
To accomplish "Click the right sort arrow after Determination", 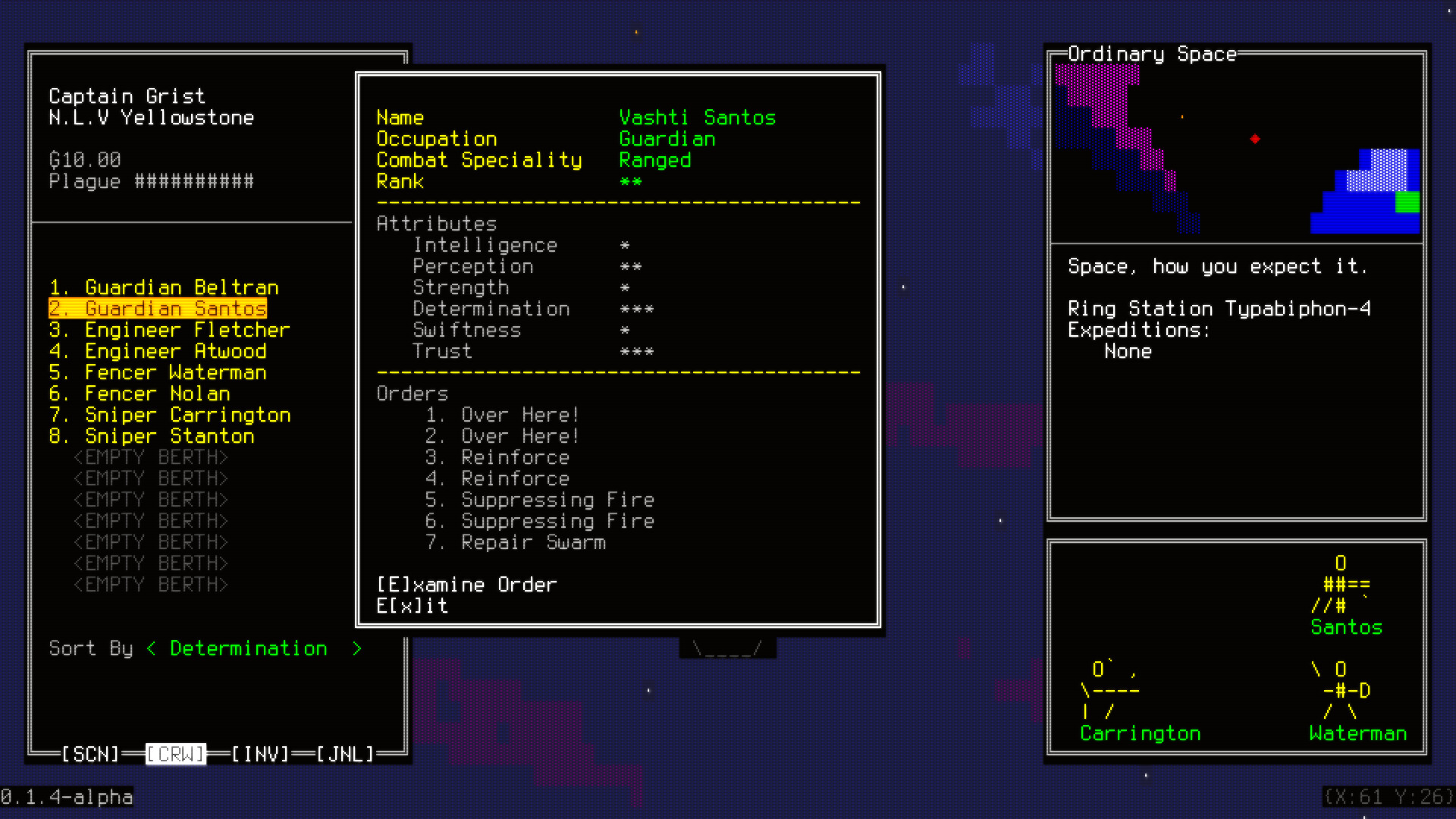I will [356, 648].
